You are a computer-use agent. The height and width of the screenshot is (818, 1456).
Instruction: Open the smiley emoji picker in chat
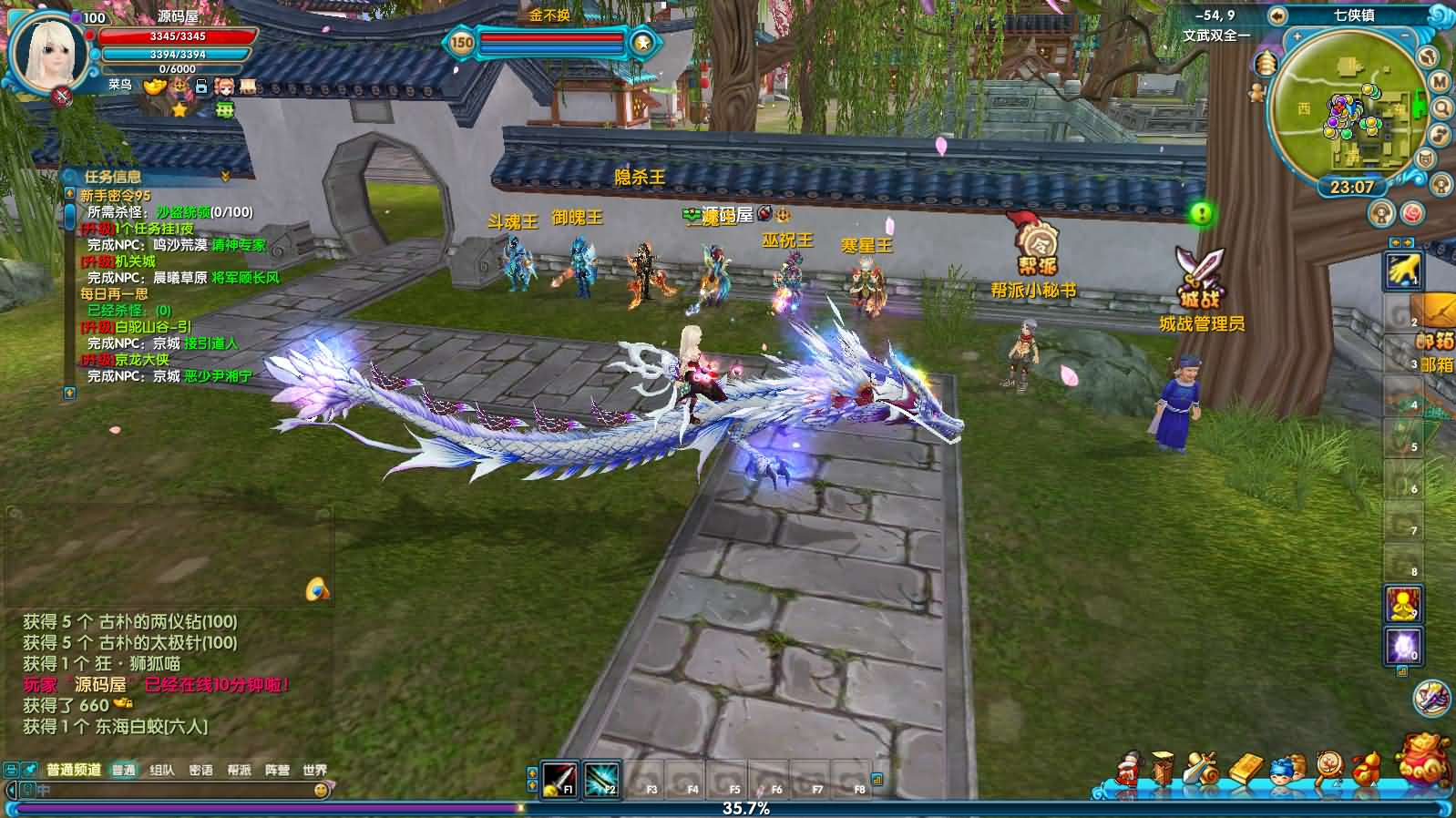click(321, 791)
